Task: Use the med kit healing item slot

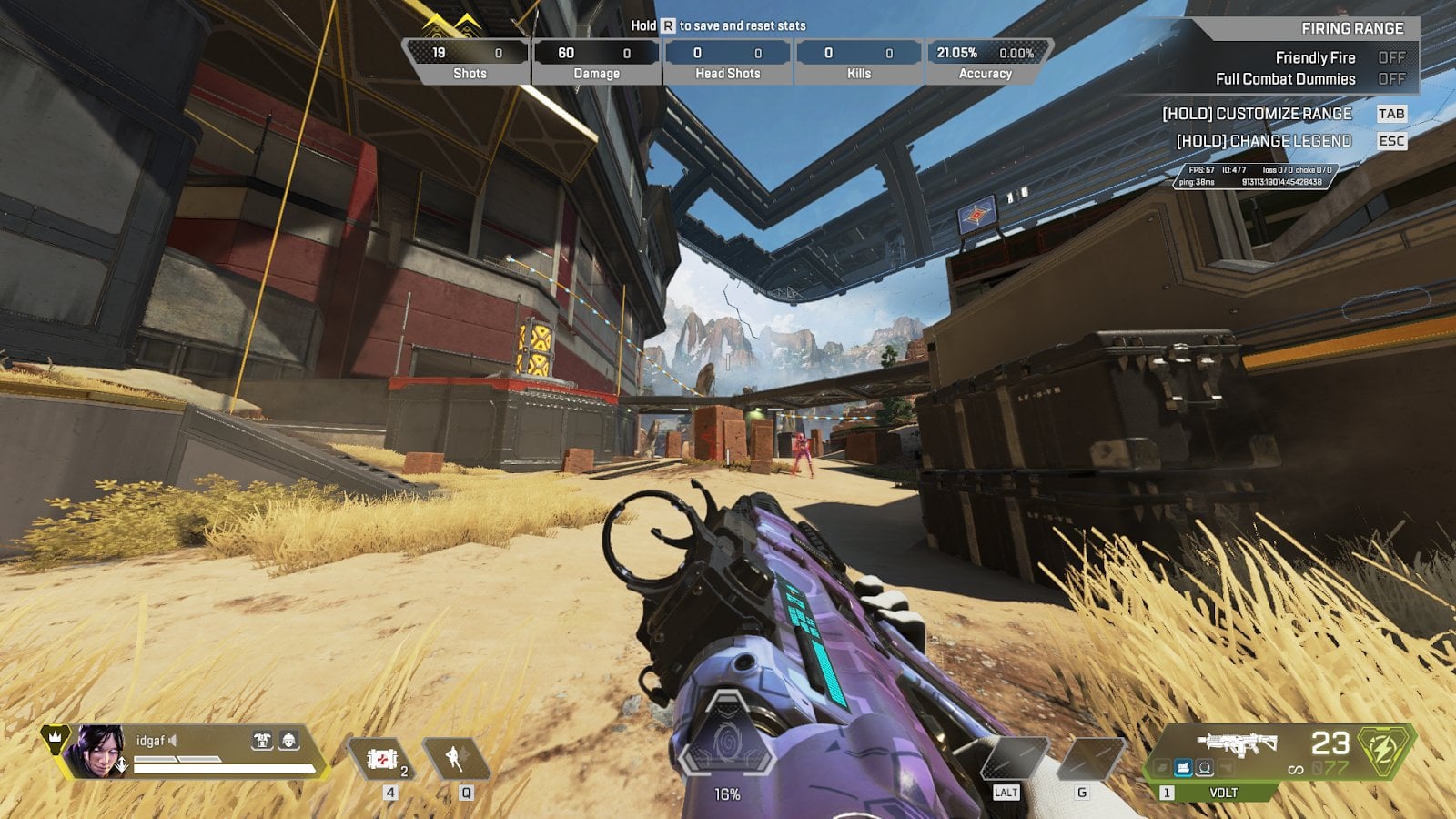Action: (382, 759)
